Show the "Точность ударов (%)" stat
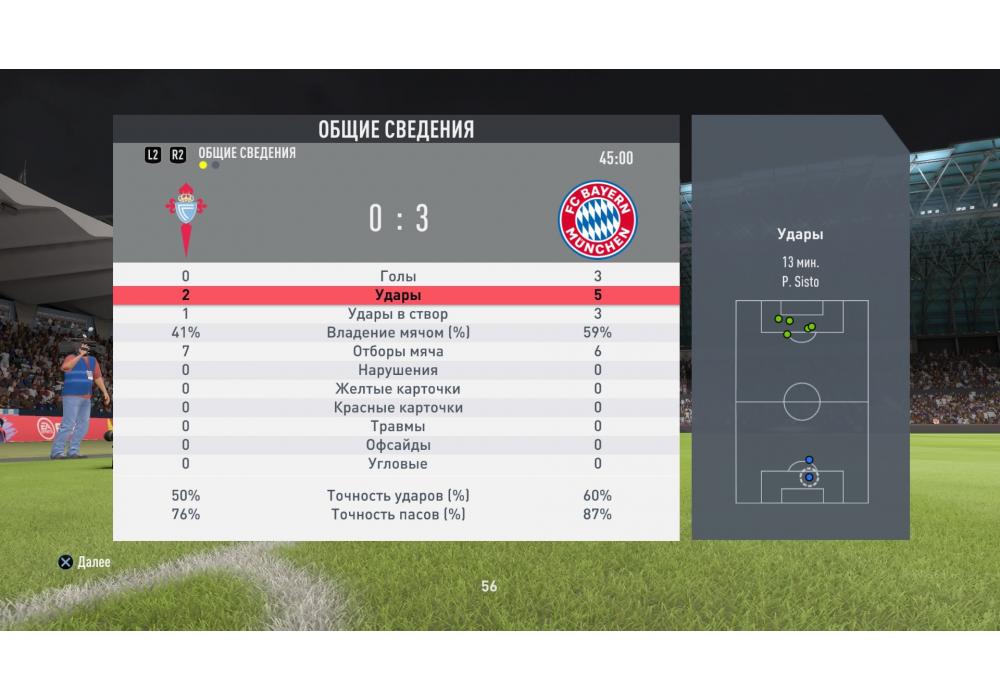This screenshot has width=1000, height=700. tap(397, 496)
